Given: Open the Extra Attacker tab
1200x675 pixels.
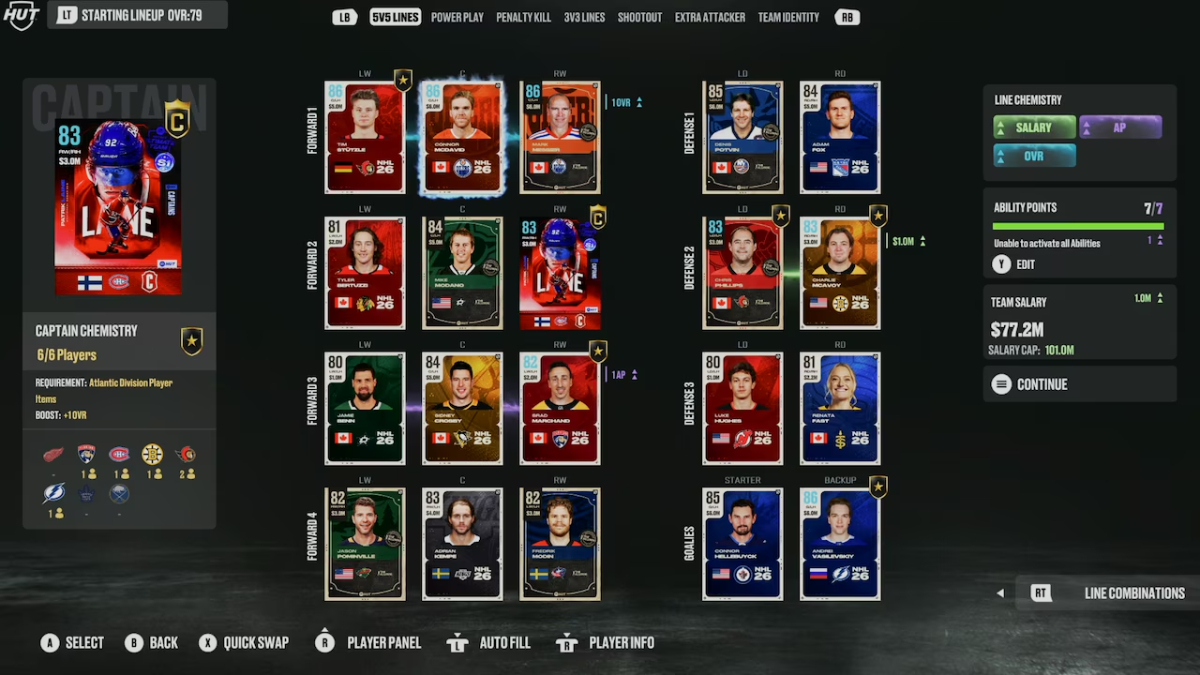Looking at the screenshot, I should pyautogui.click(x=710, y=17).
